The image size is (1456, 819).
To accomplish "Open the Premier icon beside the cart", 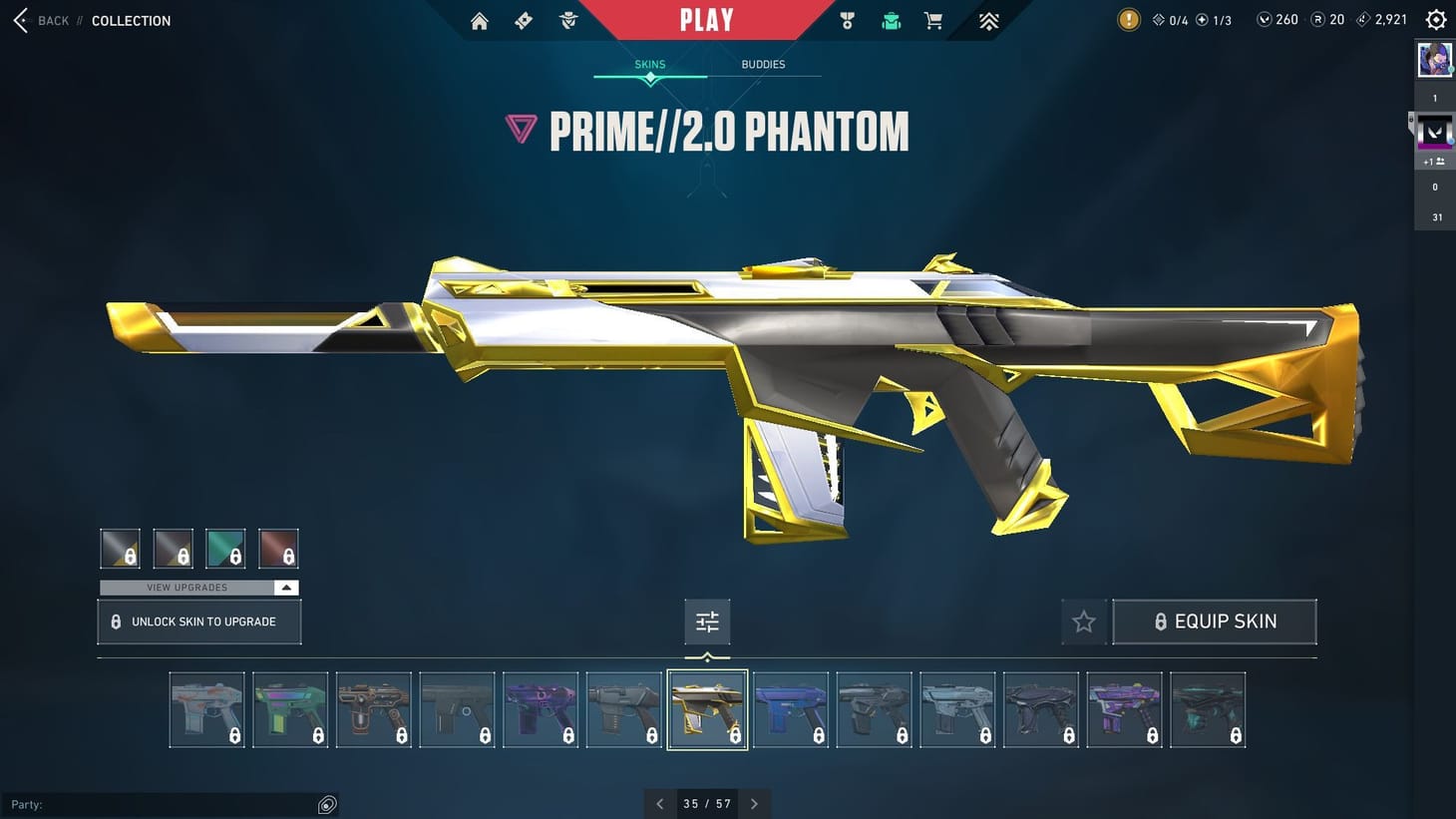I will coord(986,20).
